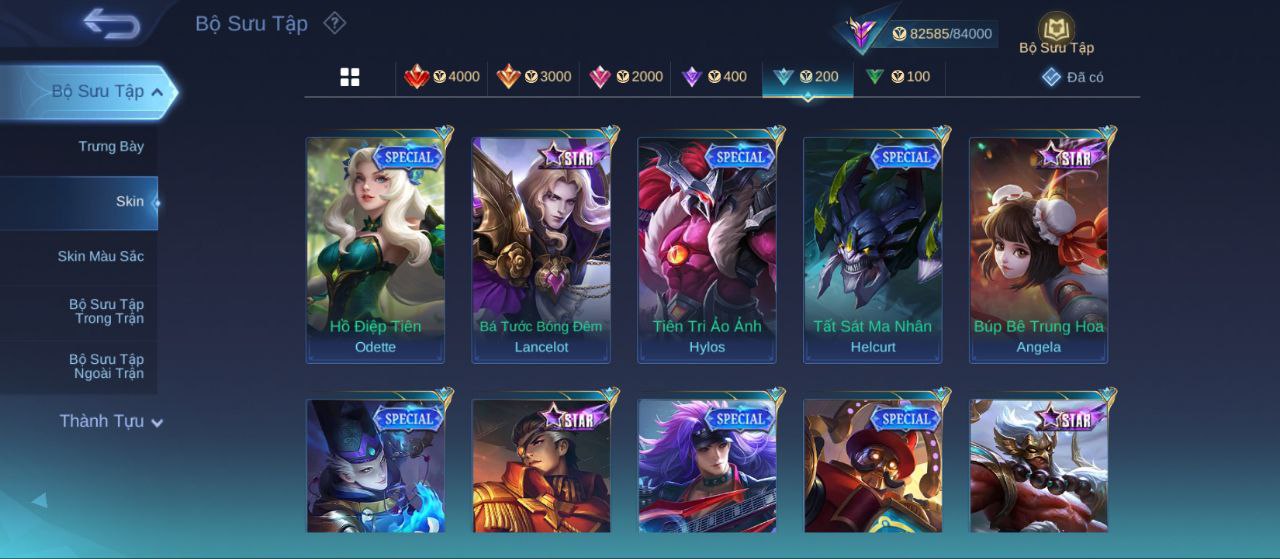Select the Skin side menu entry
1280x559 pixels.
(x=129, y=202)
